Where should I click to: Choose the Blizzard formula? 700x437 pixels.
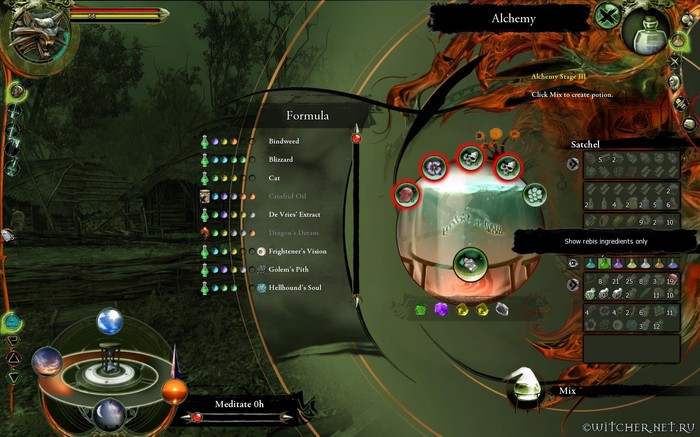pos(282,159)
